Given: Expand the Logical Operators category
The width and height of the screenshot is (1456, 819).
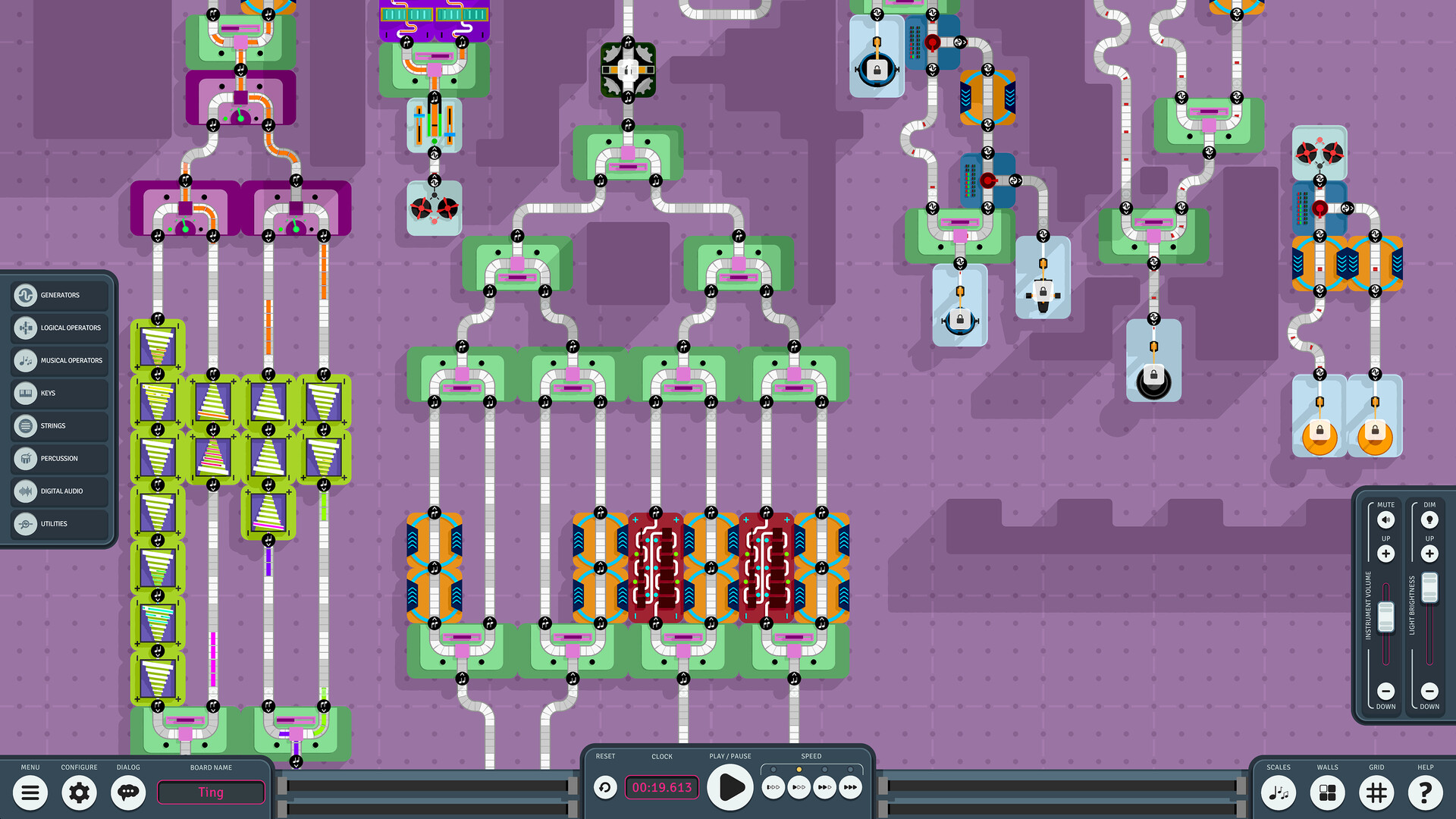Looking at the screenshot, I should pos(26,328).
